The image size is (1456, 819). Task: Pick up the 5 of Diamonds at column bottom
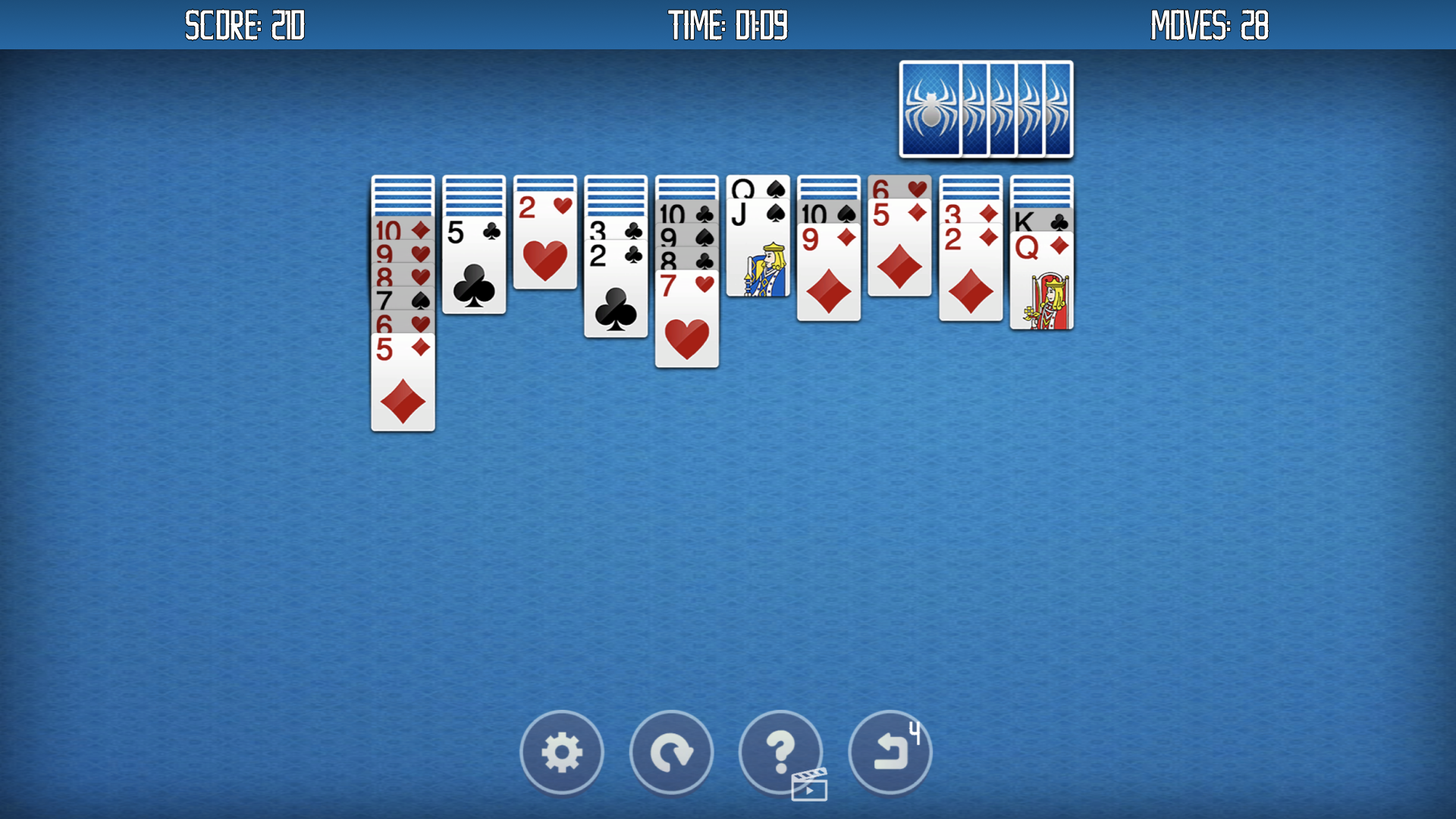(x=403, y=387)
